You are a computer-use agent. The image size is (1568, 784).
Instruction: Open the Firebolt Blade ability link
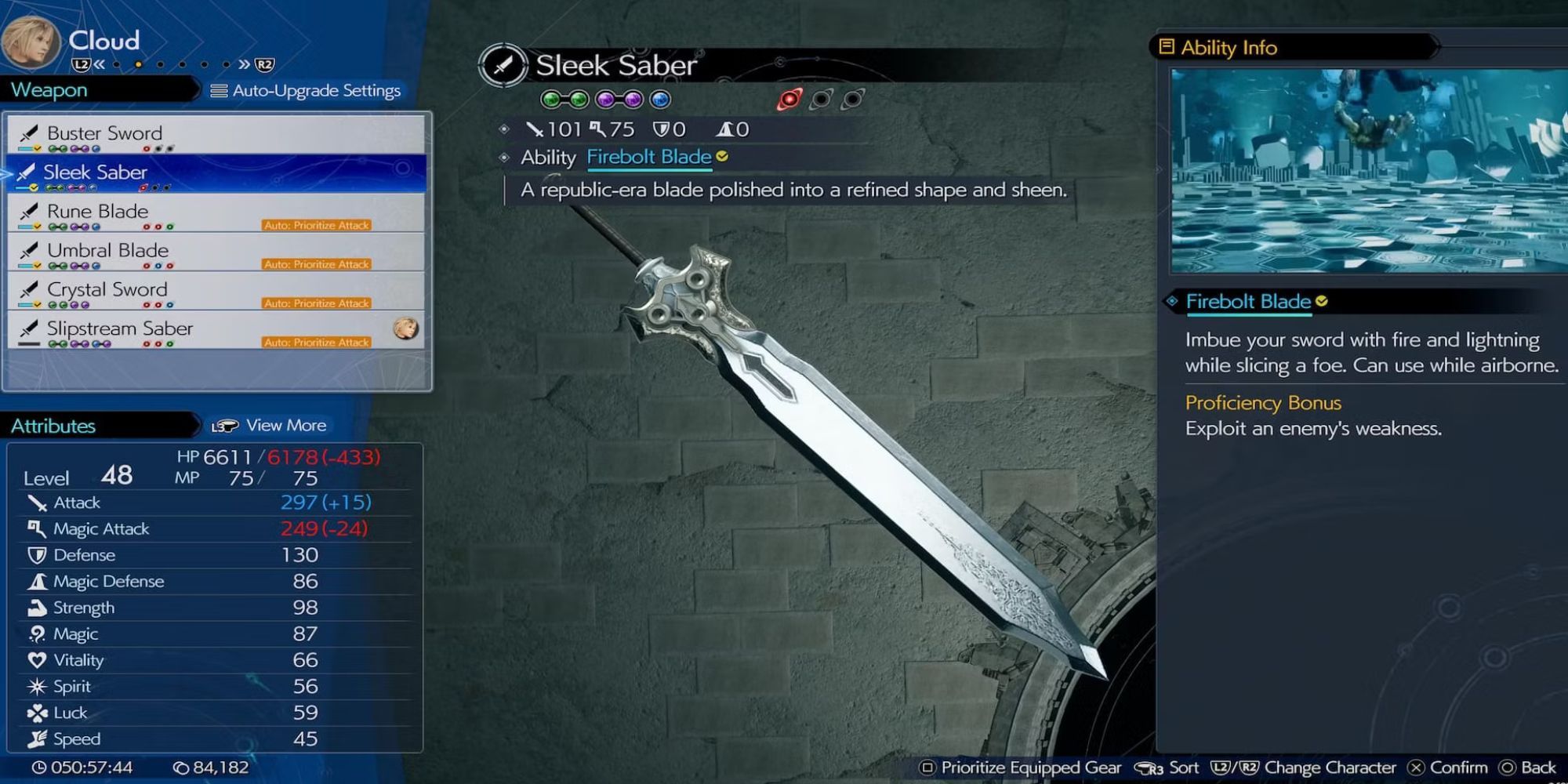click(x=650, y=157)
